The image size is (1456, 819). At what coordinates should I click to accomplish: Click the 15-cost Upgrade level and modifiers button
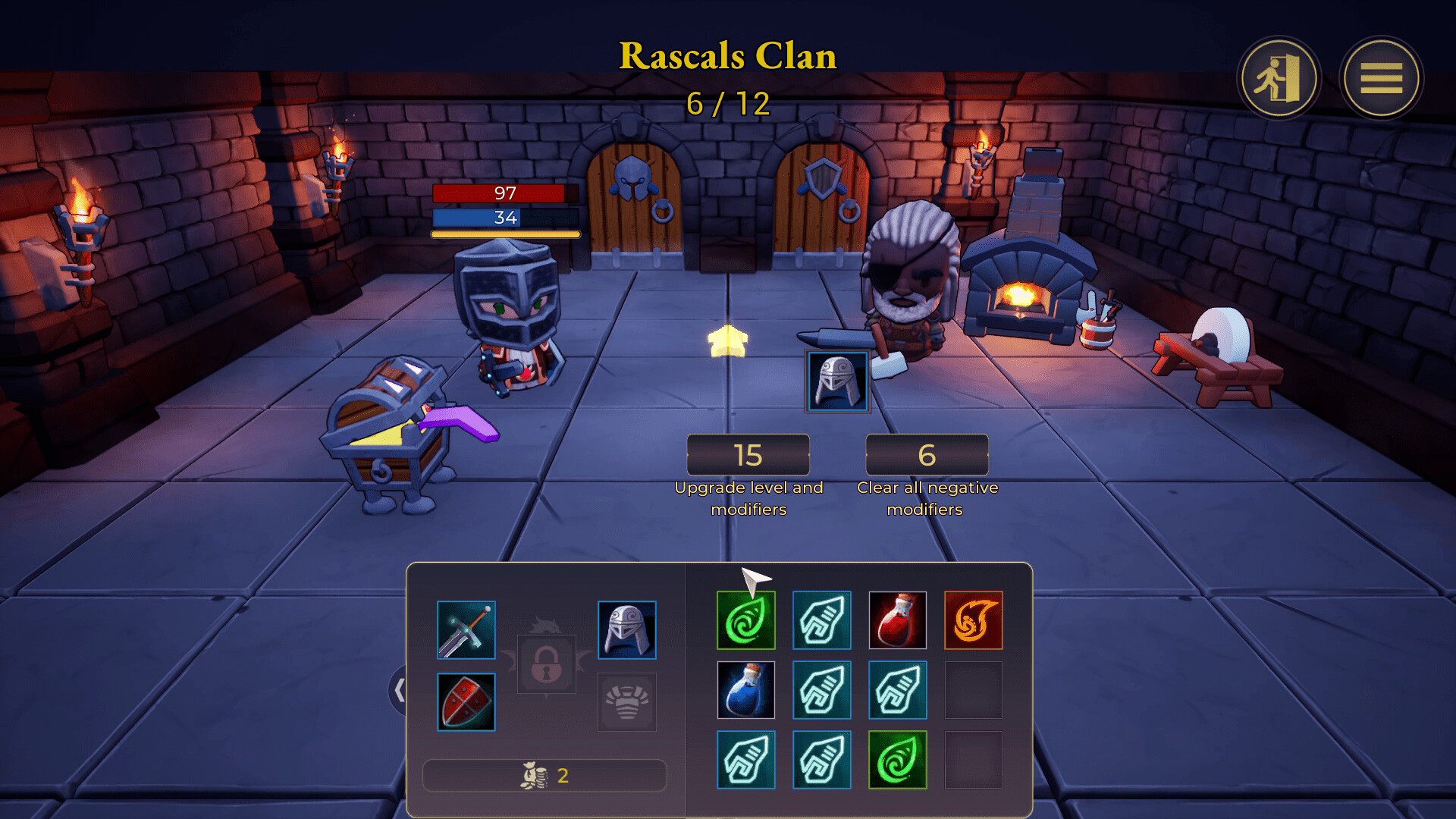click(748, 455)
